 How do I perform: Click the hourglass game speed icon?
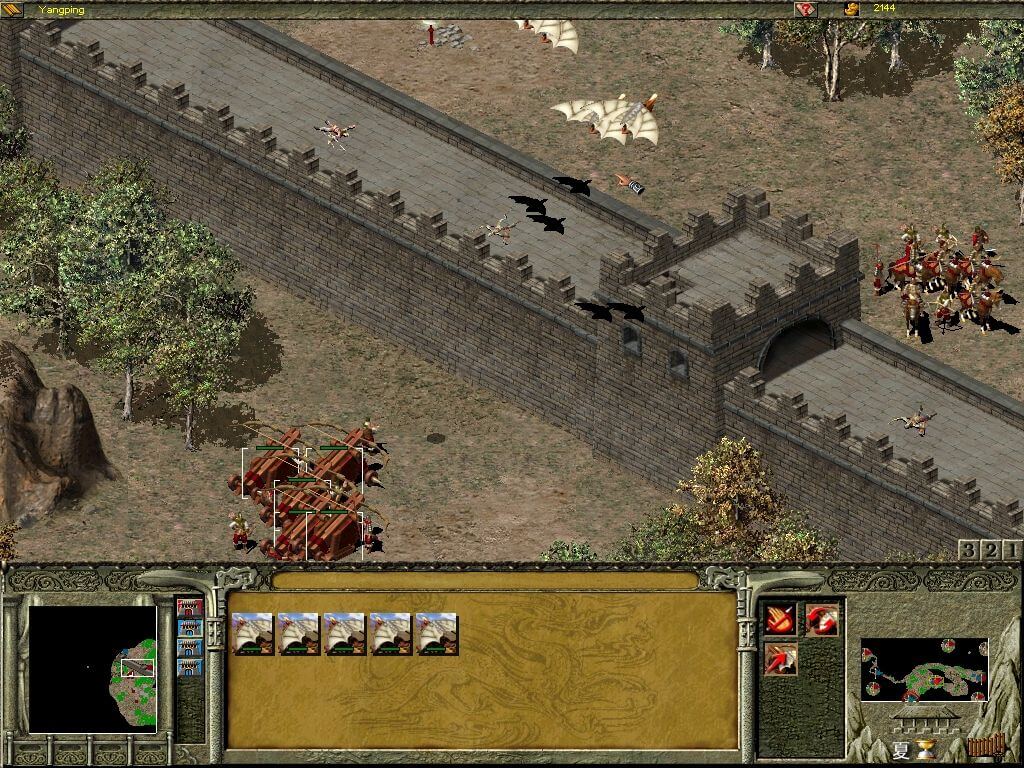(925, 750)
